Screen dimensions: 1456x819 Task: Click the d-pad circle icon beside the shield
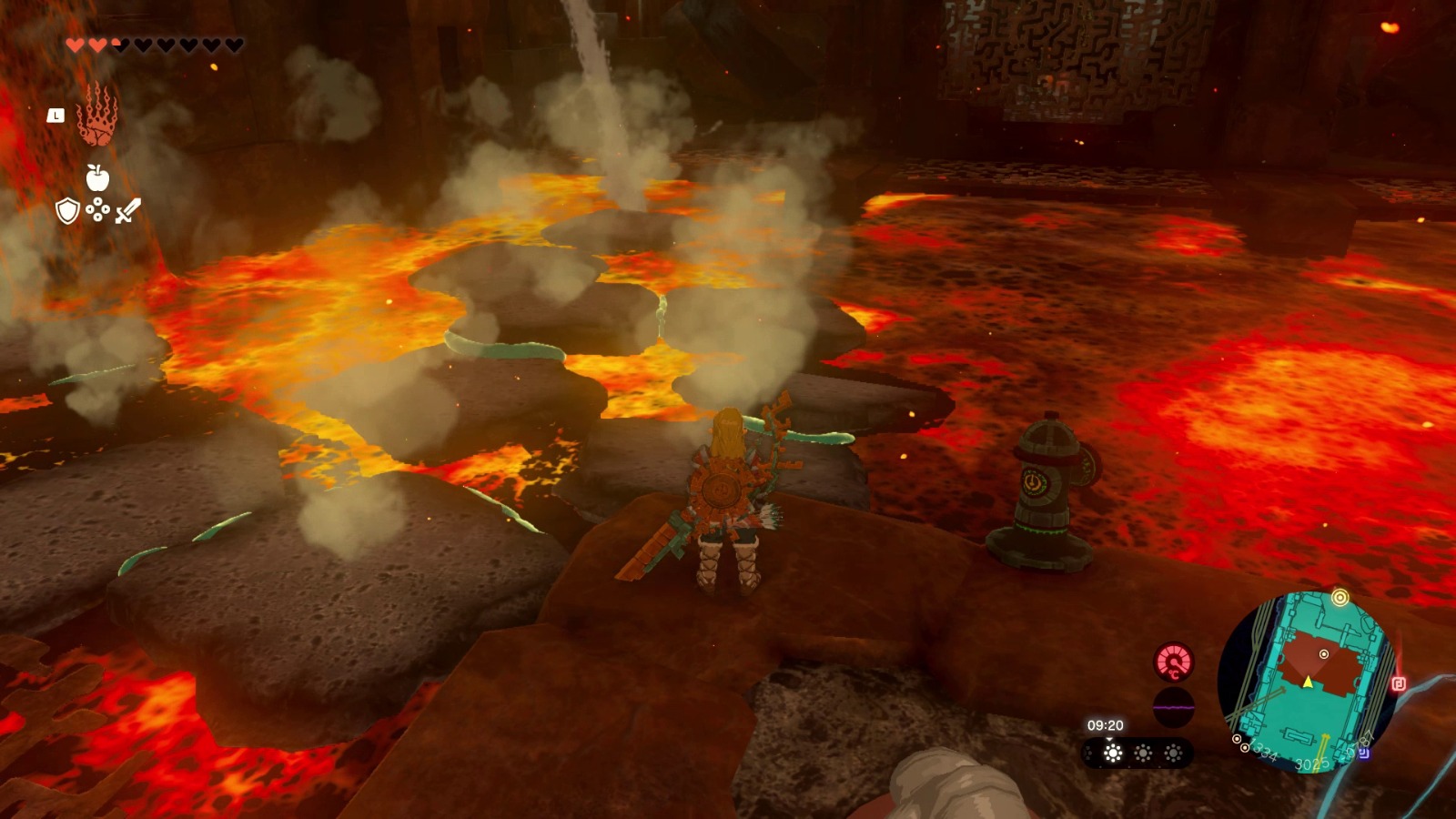[97, 210]
